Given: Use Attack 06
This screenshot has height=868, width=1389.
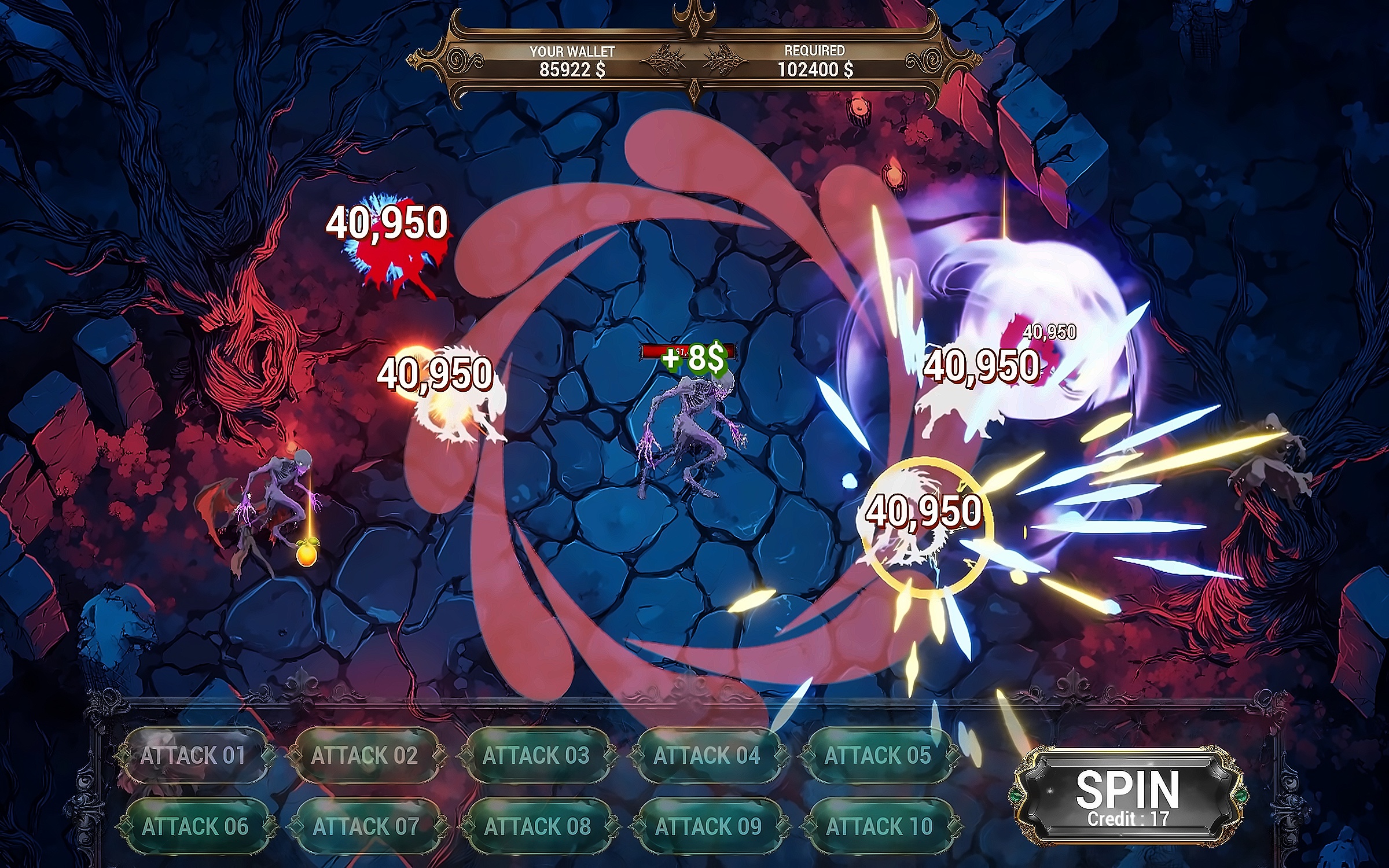Looking at the screenshot, I should click(195, 826).
